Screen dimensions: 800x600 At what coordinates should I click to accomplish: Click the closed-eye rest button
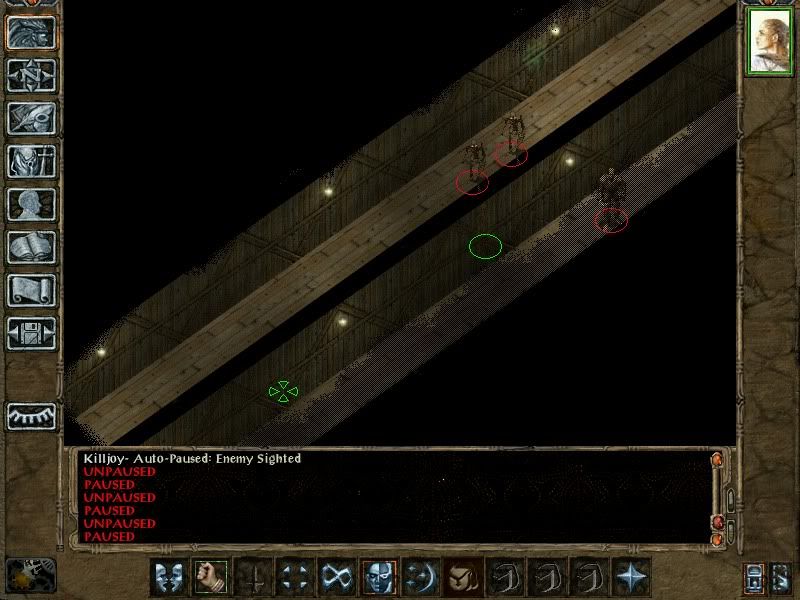tap(31, 416)
